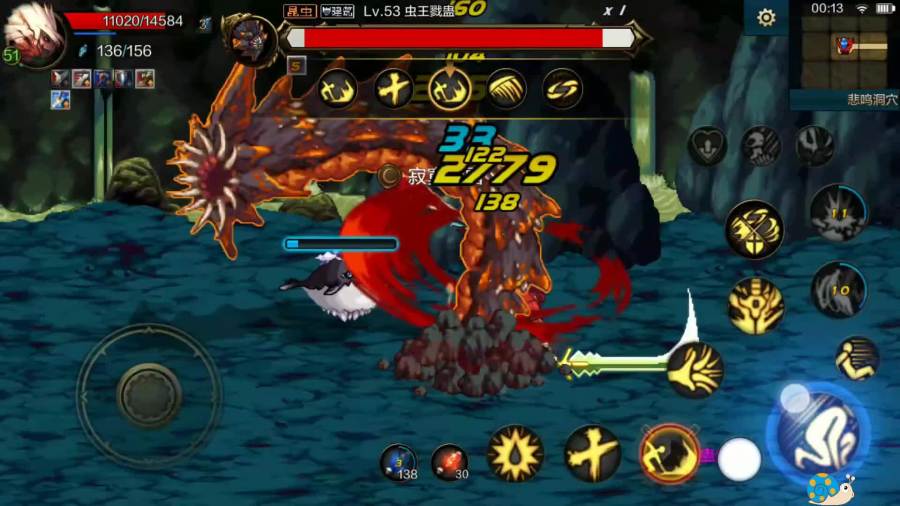The height and width of the screenshot is (506, 900).
Task: Tap the plain white round button
Action: 740,459
